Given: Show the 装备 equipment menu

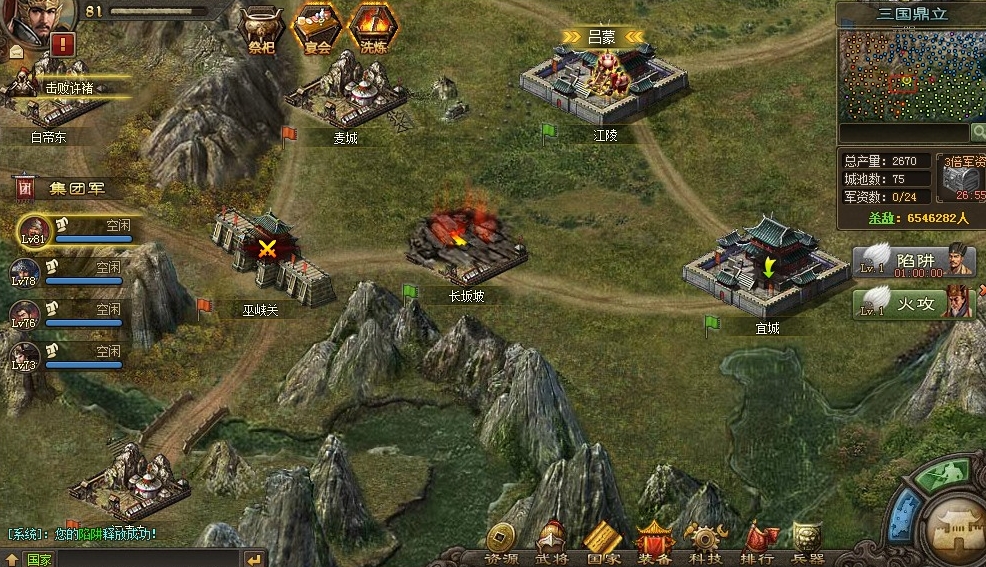Looking at the screenshot, I should (655, 544).
